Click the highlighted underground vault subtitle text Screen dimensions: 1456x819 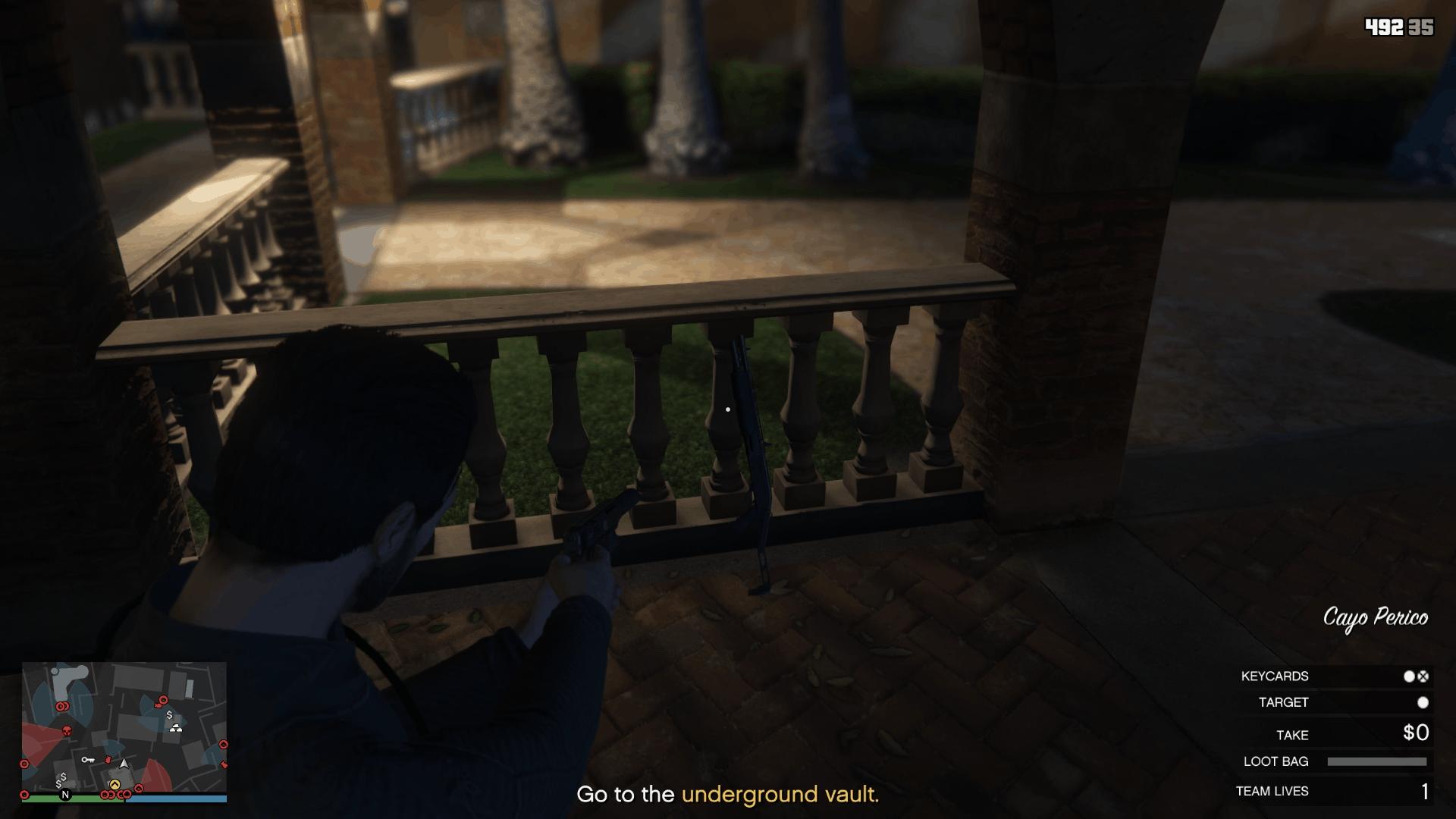(779, 796)
